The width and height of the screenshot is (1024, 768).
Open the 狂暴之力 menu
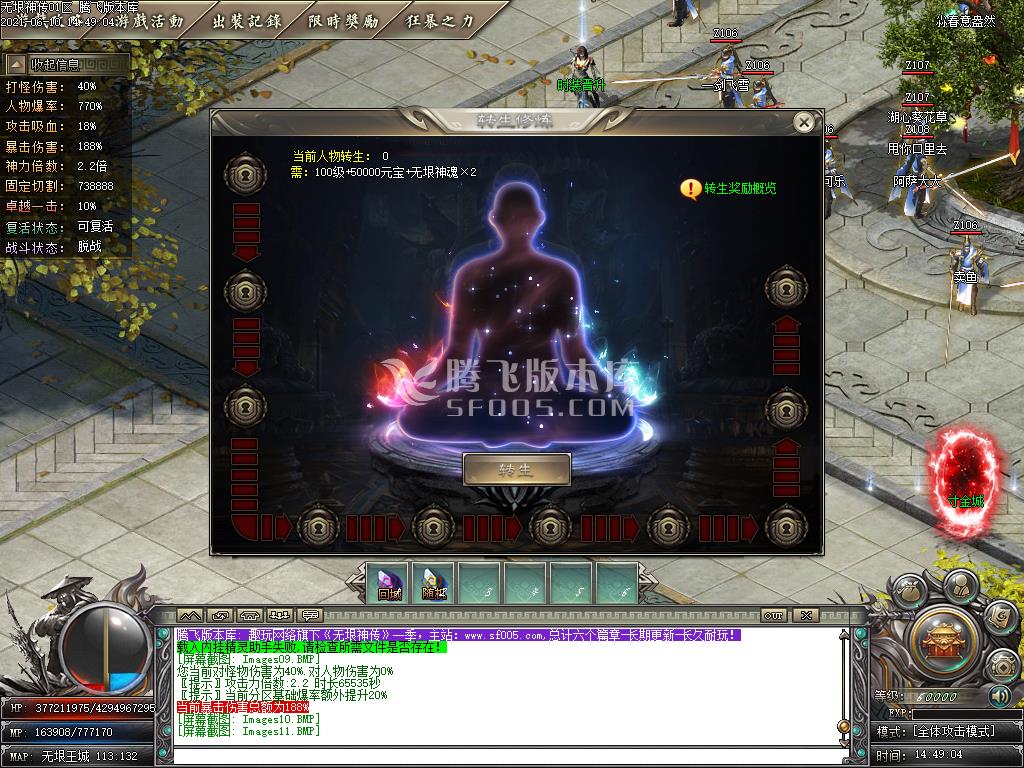pos(440,20)
